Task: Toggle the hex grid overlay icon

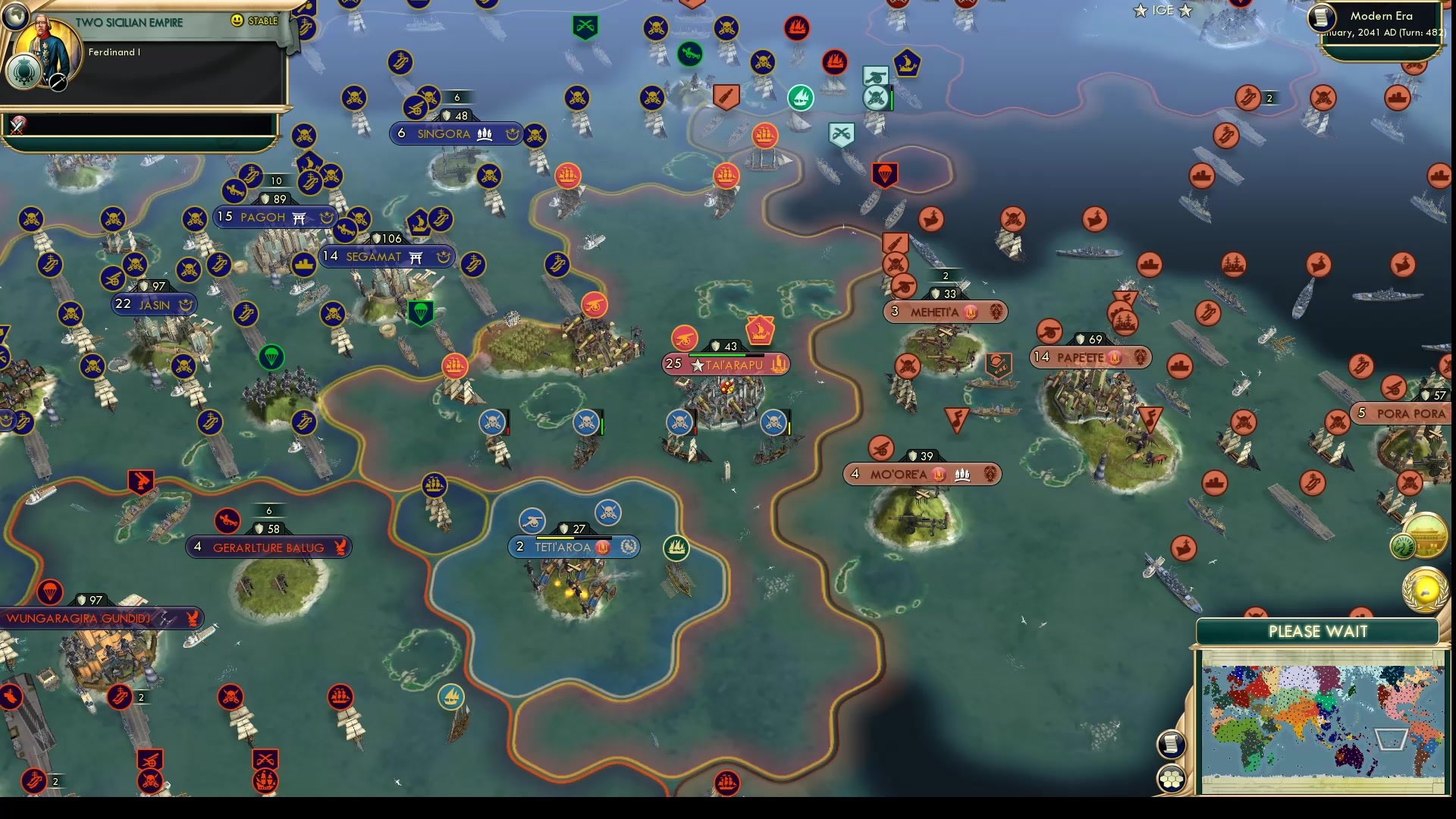Action: [x=1172, y=777]
